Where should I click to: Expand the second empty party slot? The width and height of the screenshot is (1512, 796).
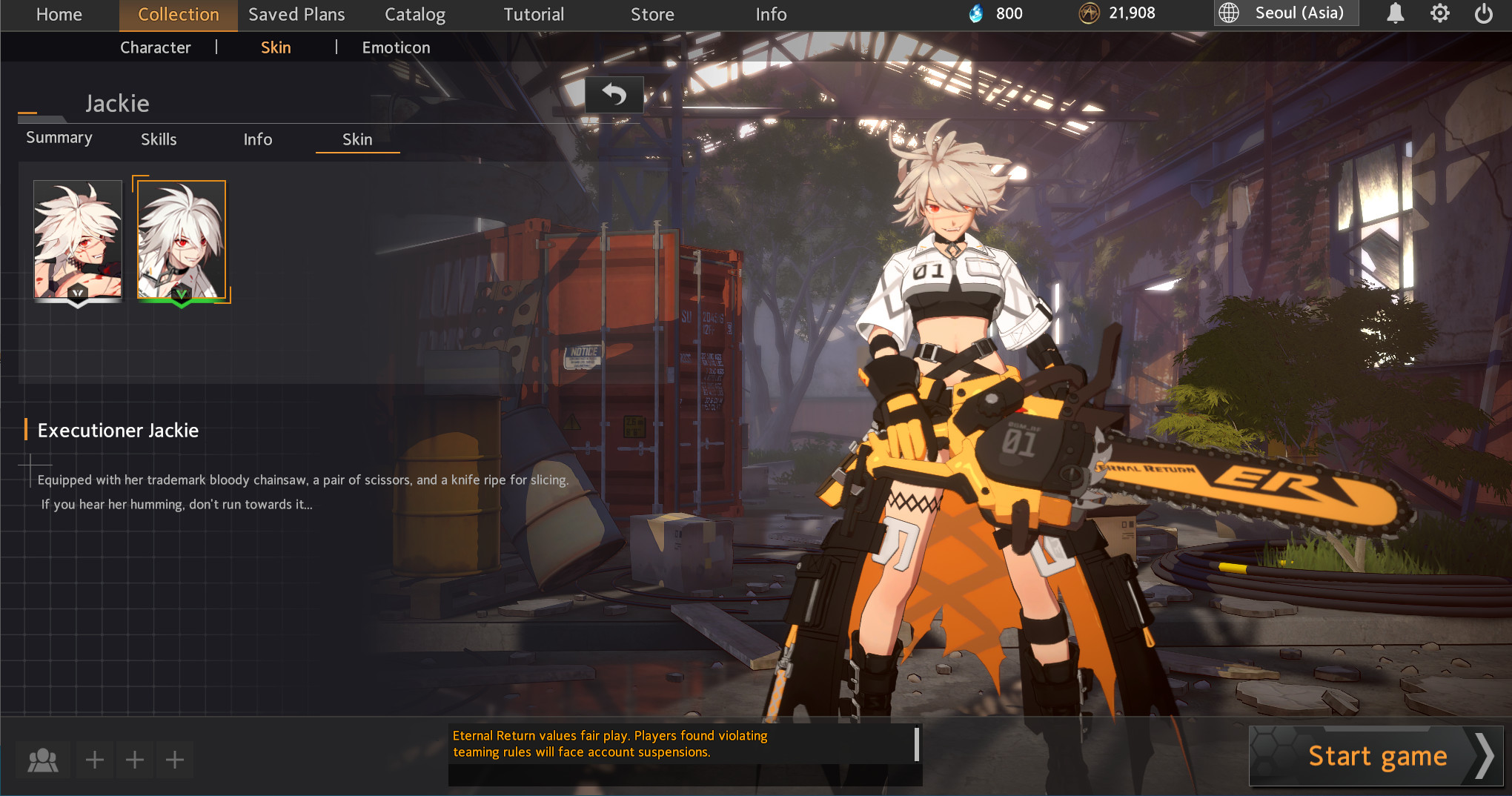tap(135, 759)
